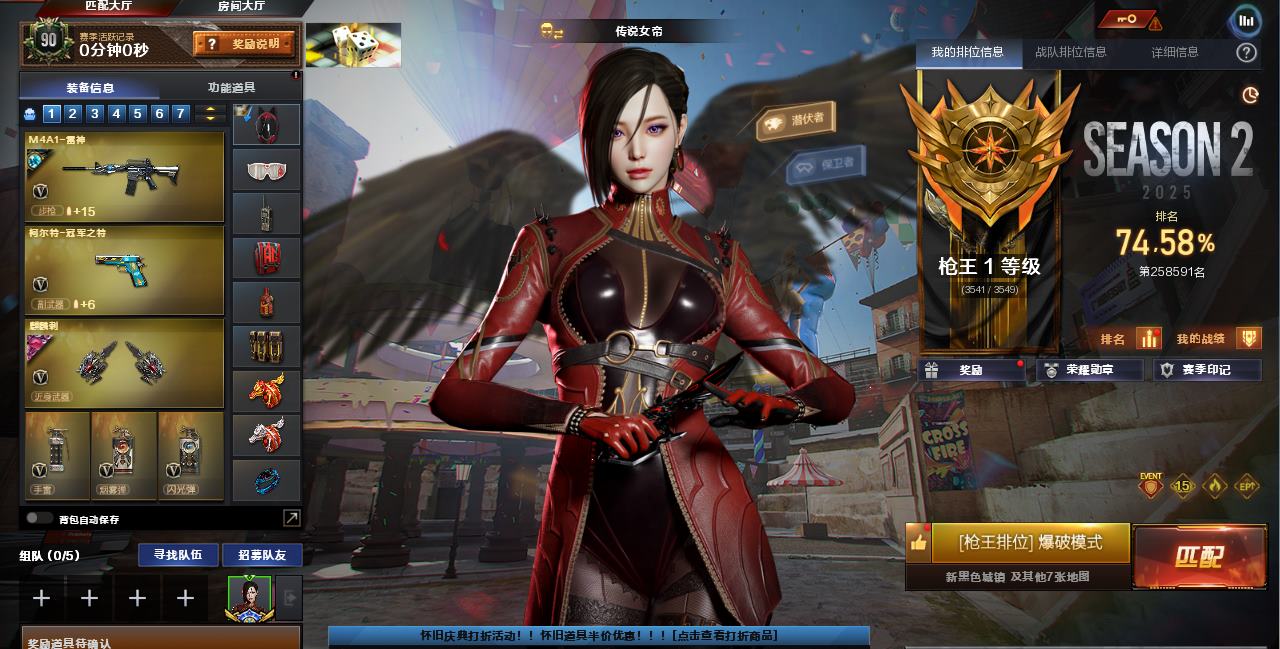This screenshot has width=1280, height=649.
Task: Open the 详细信息 tab
Action: tap(1174, 52)
